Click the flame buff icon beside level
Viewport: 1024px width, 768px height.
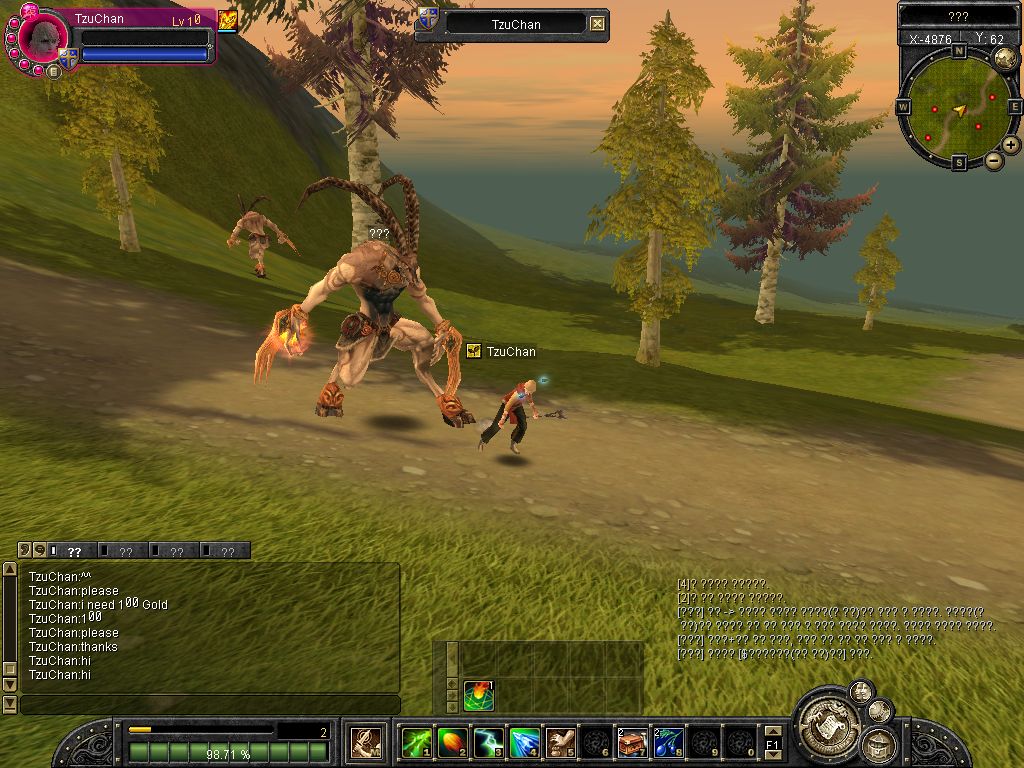tap(228, 20)
